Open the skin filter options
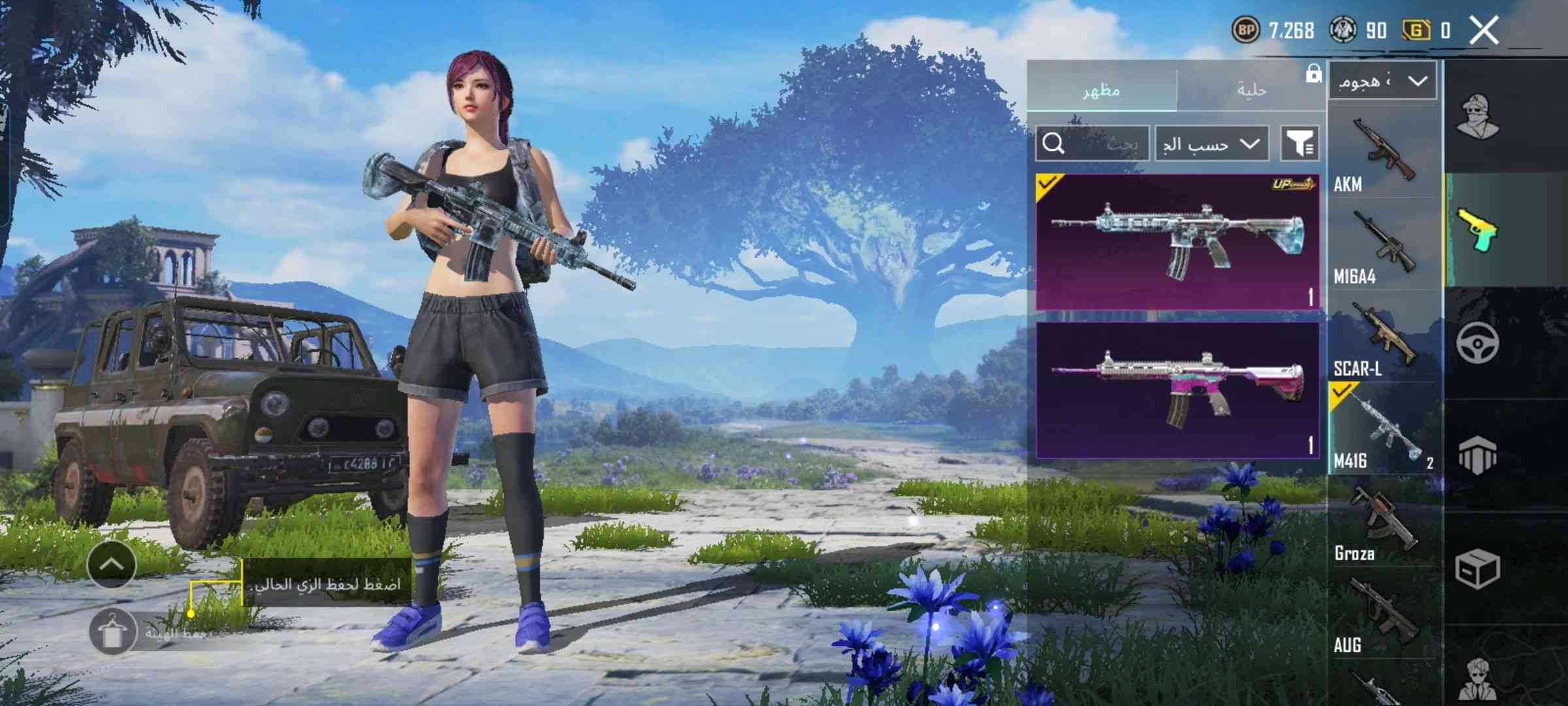 (x=1299, y=143)
